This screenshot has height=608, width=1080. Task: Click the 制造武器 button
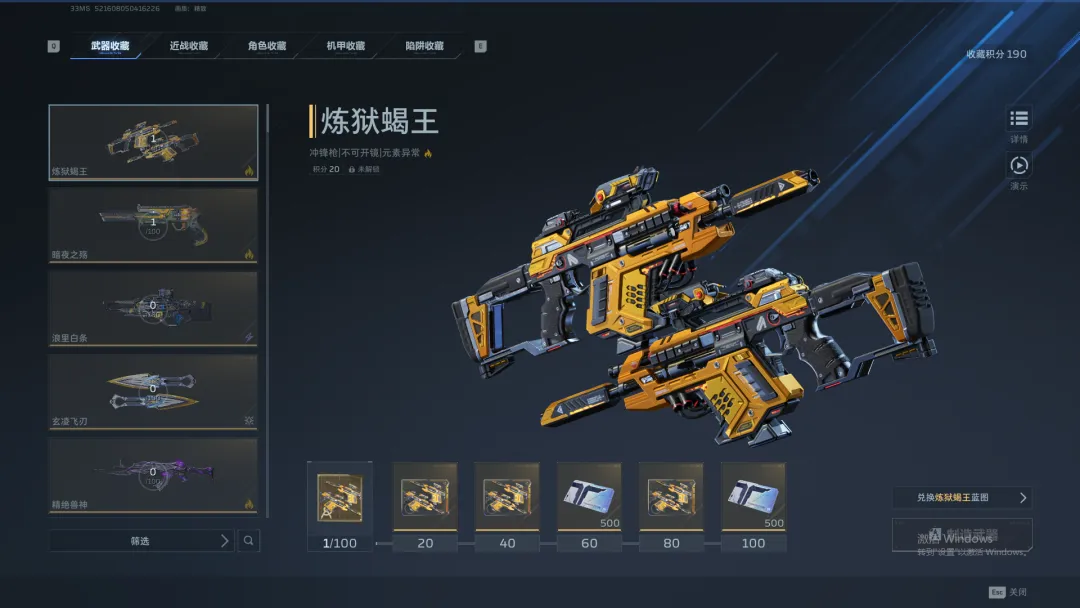tap(961, 536)
